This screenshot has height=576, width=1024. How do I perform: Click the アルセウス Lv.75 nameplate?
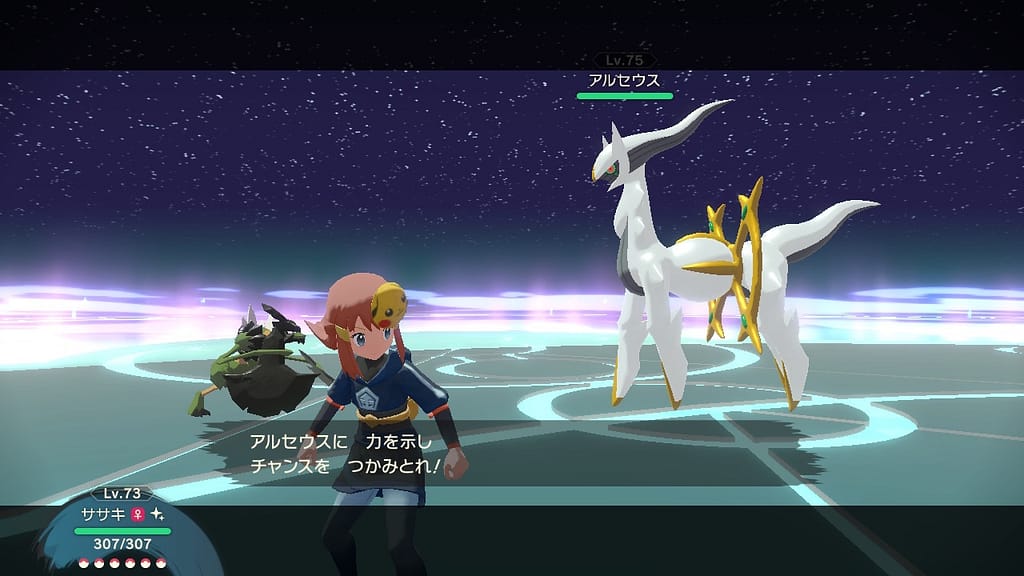tap(624, 80)
